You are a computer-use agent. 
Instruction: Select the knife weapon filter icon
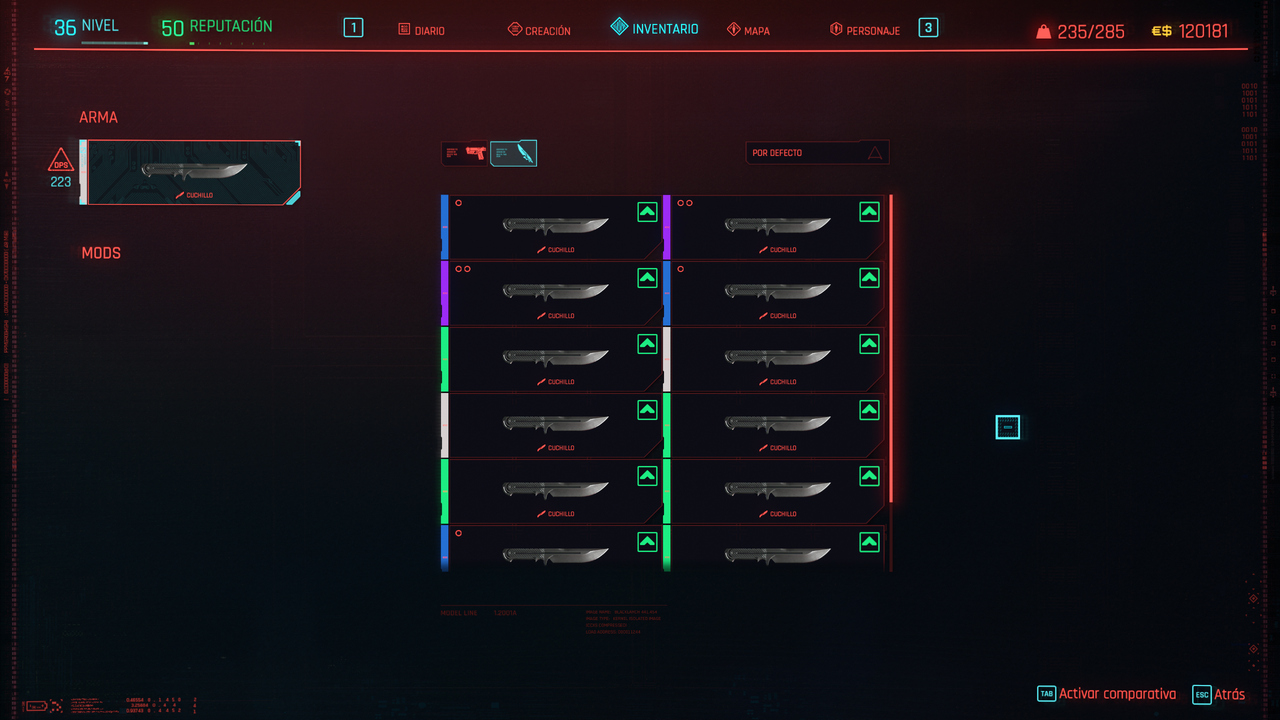(513, 152)
